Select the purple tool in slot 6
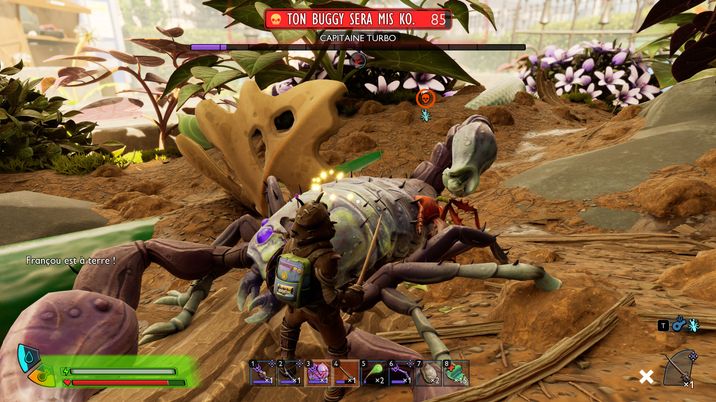The width and height of the screenshot is (716, 402). coord(400,373)
